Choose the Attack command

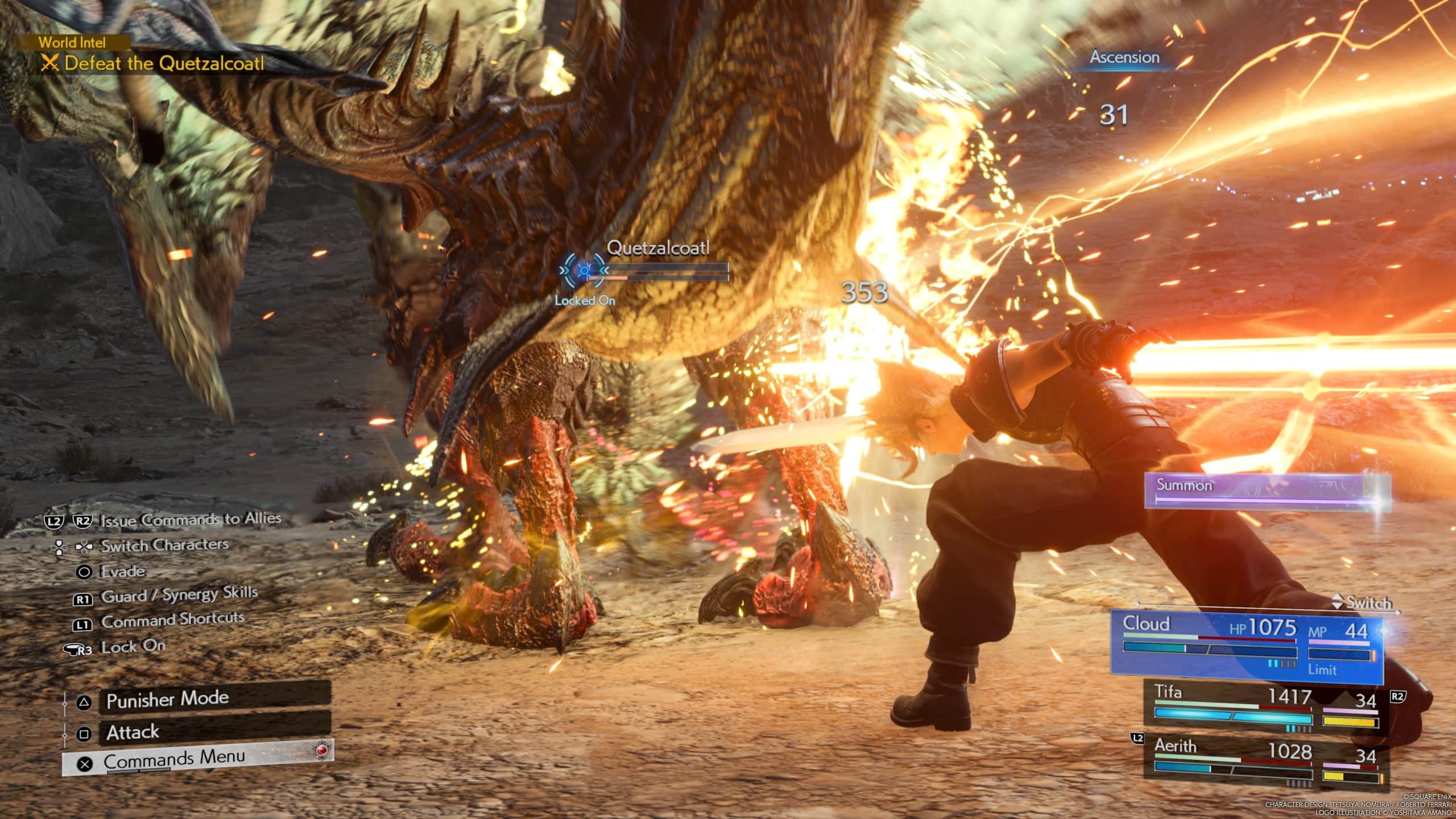click(213, 732)
